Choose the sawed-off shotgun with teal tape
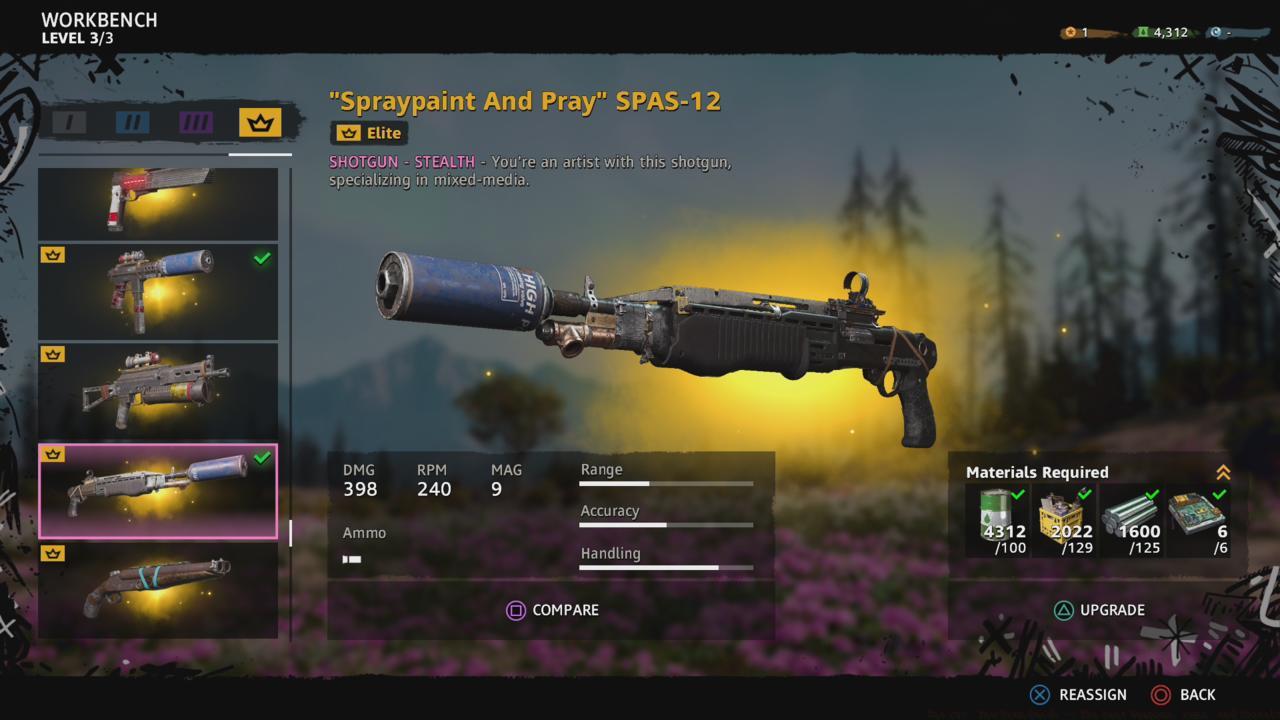The width and height of the screenshot is (1280, 720). 158,590
